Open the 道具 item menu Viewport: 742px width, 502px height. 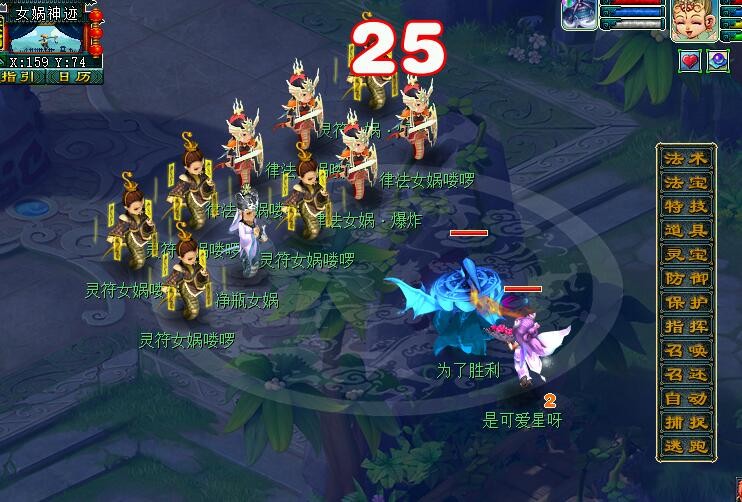point(686,231)
